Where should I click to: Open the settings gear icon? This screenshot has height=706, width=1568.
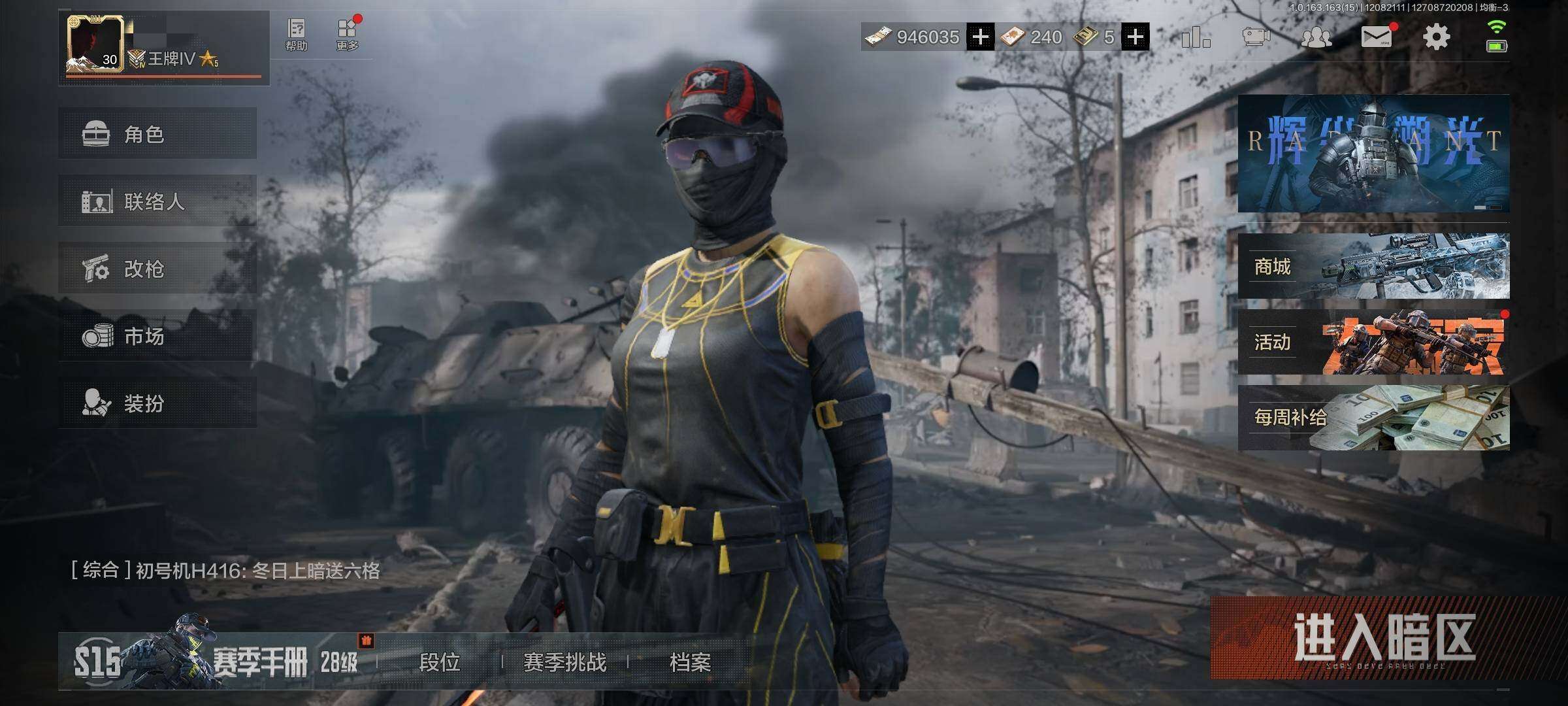(x=1436, y=37)
